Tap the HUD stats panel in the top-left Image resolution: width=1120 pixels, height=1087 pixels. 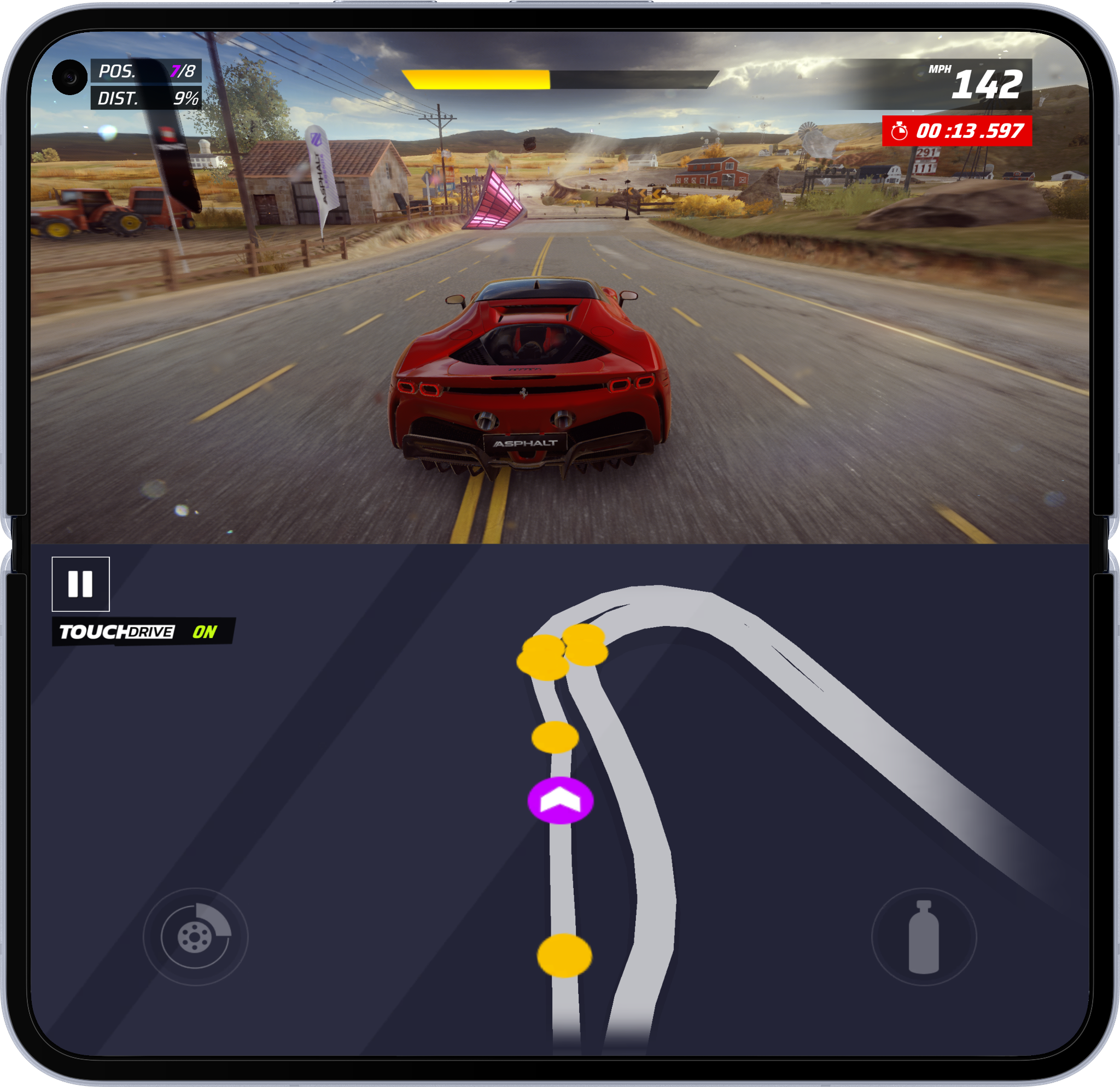(145, 86)
